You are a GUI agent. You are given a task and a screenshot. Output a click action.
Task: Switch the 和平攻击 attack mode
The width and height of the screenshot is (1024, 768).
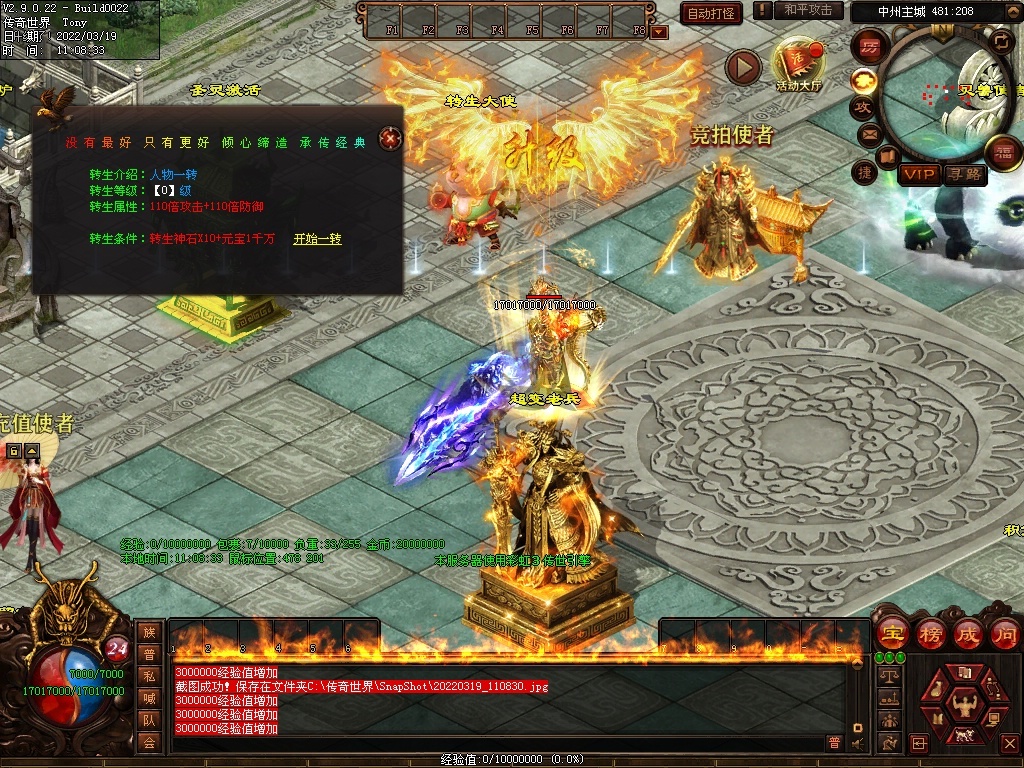[x=808, y=10]
